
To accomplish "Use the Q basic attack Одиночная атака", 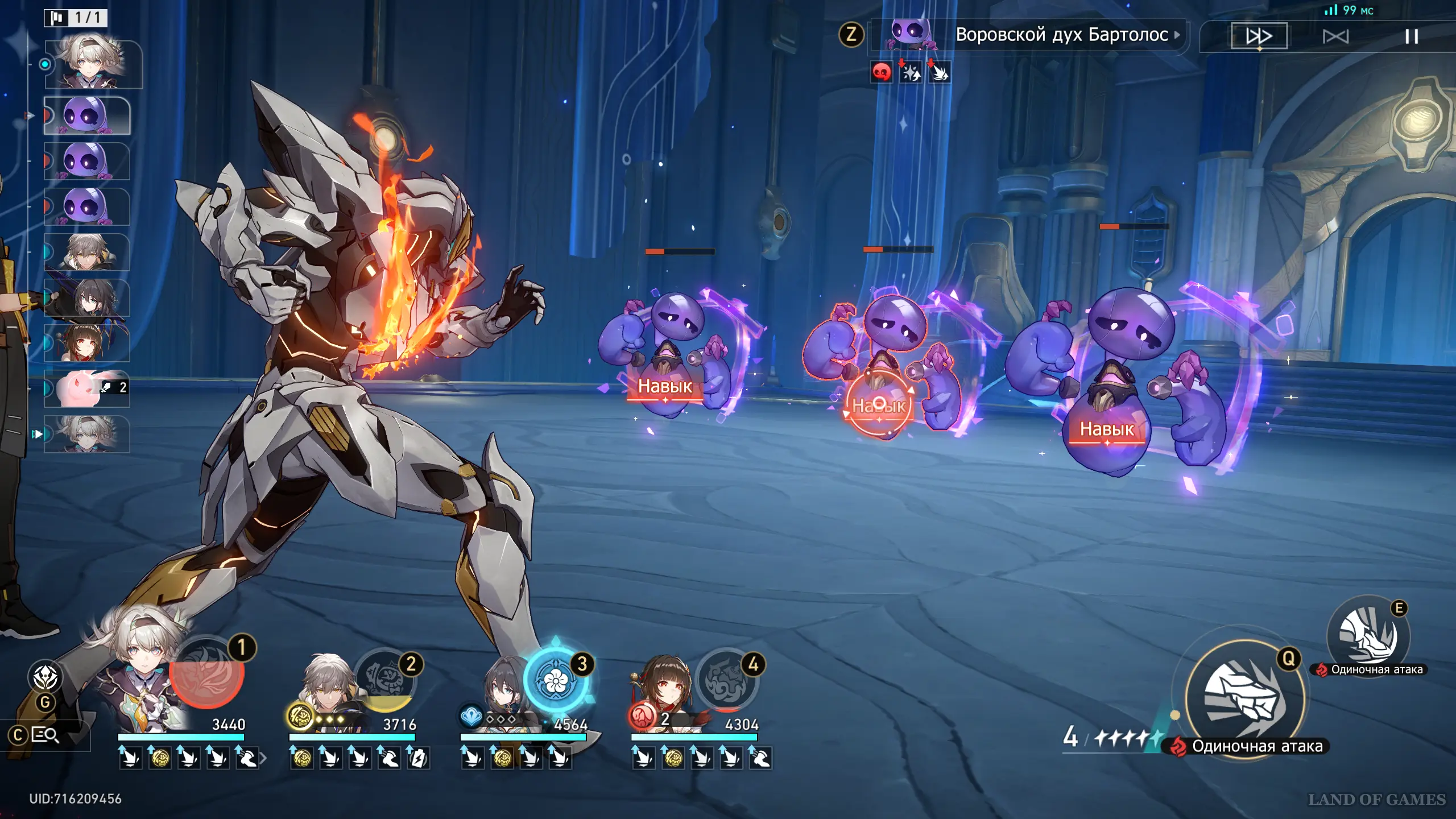I will click(1245, 697).
